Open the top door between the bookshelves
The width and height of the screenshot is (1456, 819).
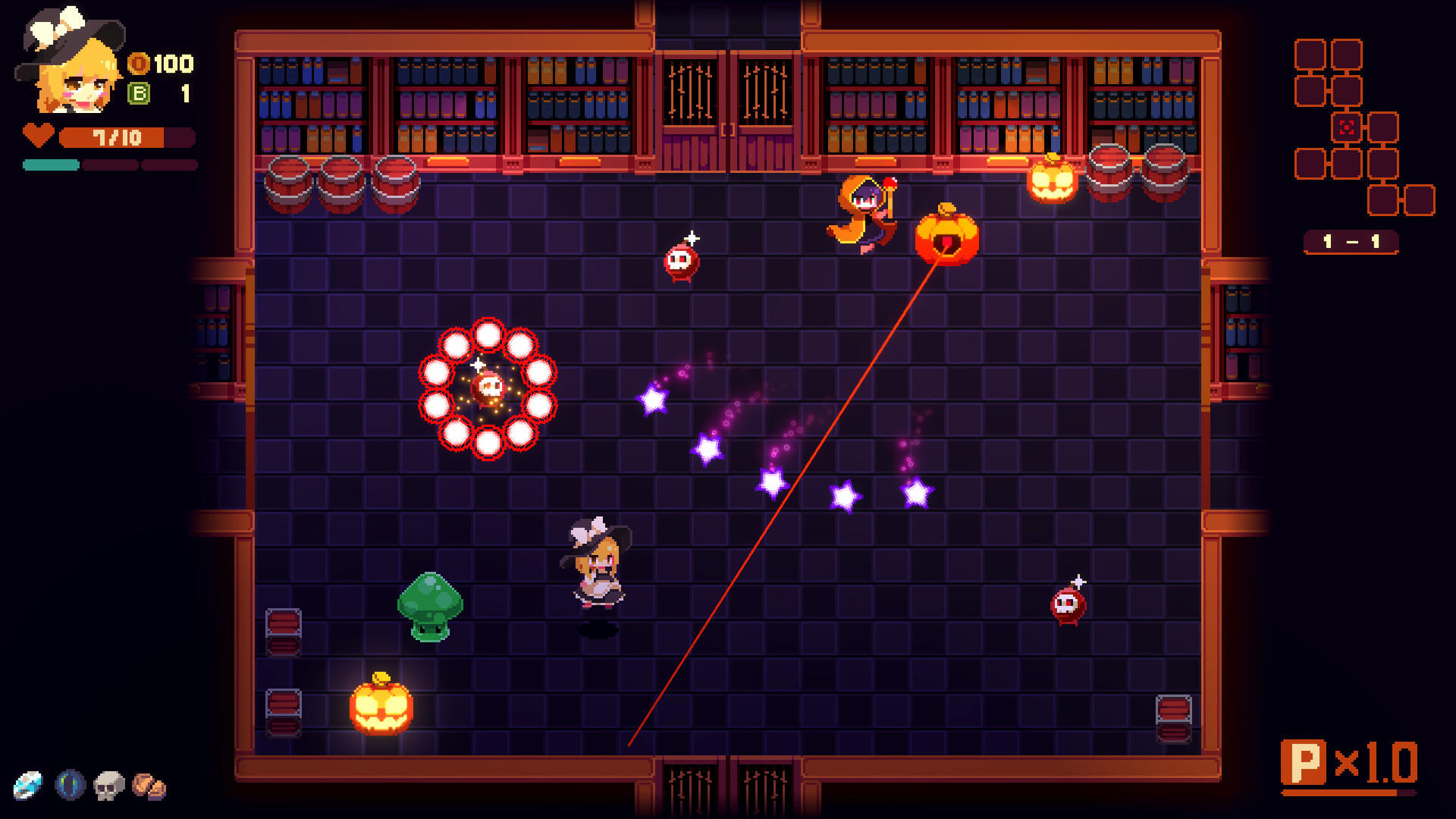click(x=726, y=99)
